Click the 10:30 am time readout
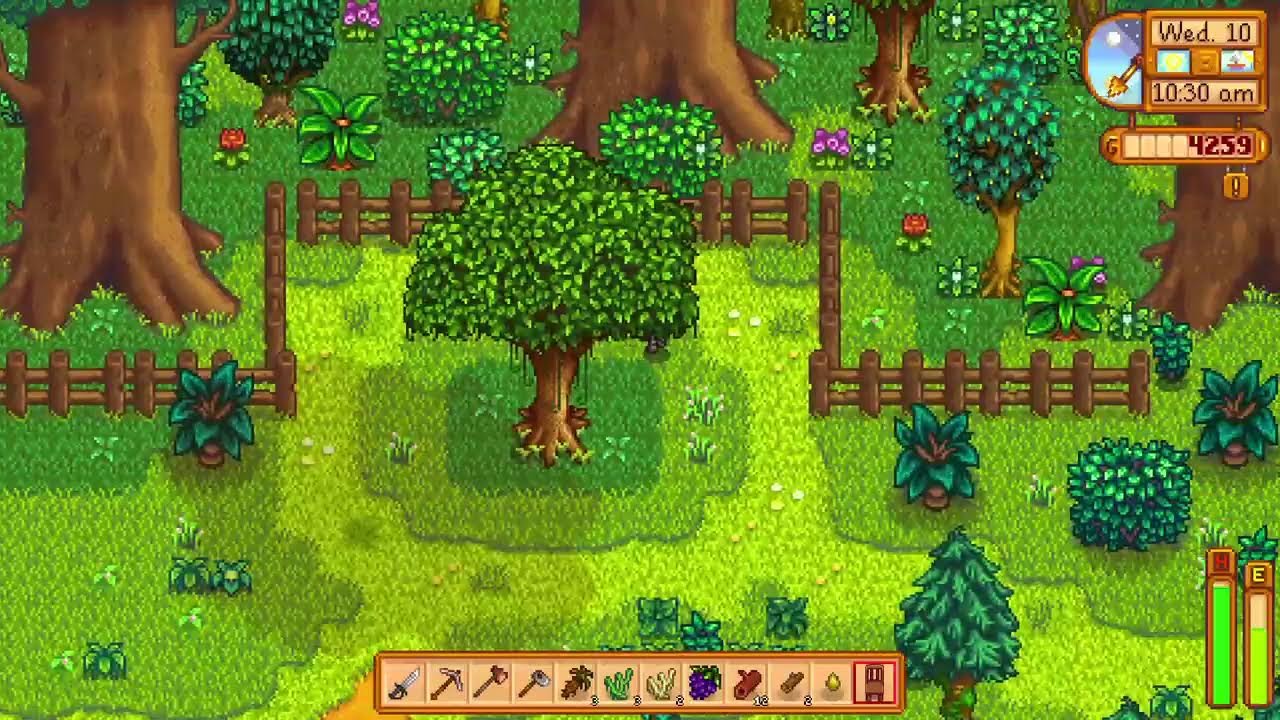This screenshot has width=1280, height=720. (1203, 90)
